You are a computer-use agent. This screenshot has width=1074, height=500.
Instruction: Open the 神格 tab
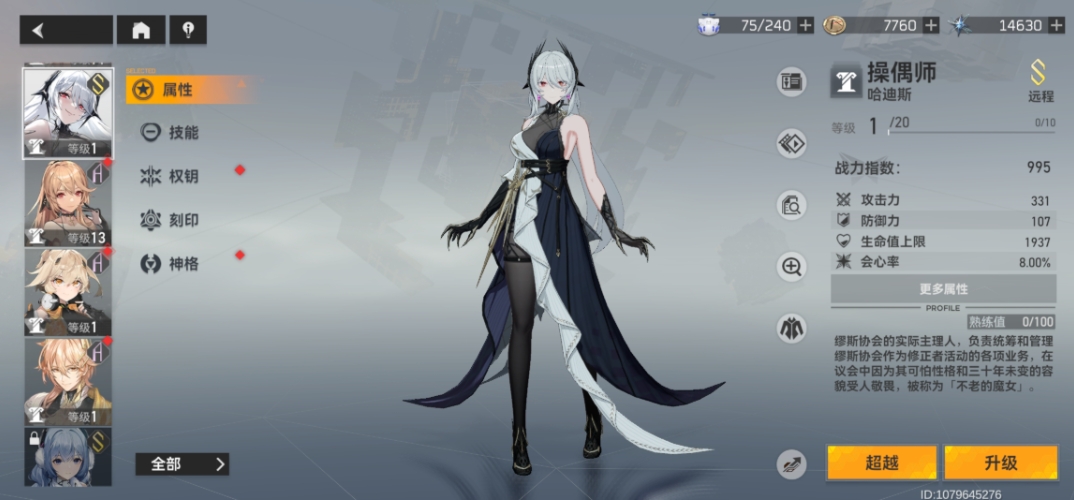(181, 264)
